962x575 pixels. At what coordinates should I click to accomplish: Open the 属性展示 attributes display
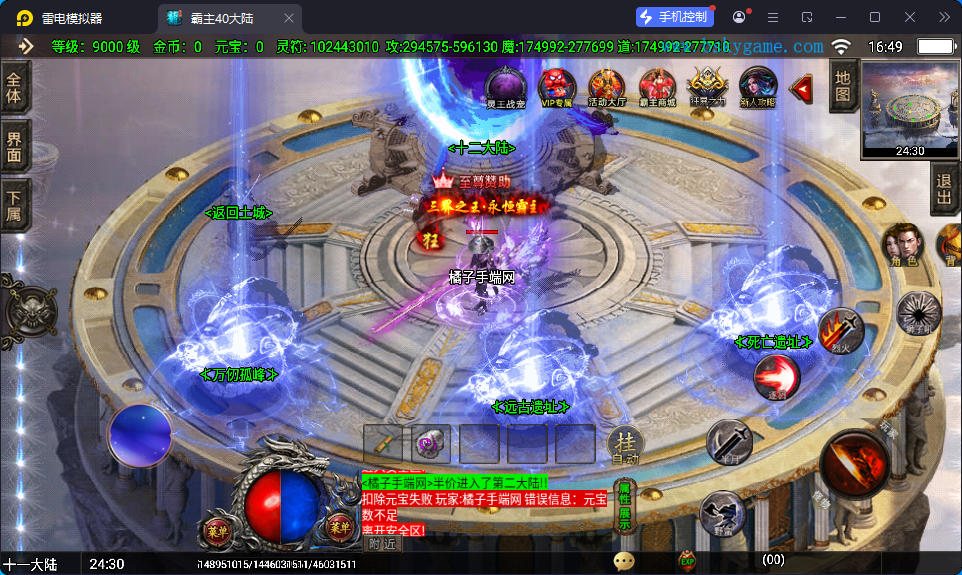click(x=624, y=507)
